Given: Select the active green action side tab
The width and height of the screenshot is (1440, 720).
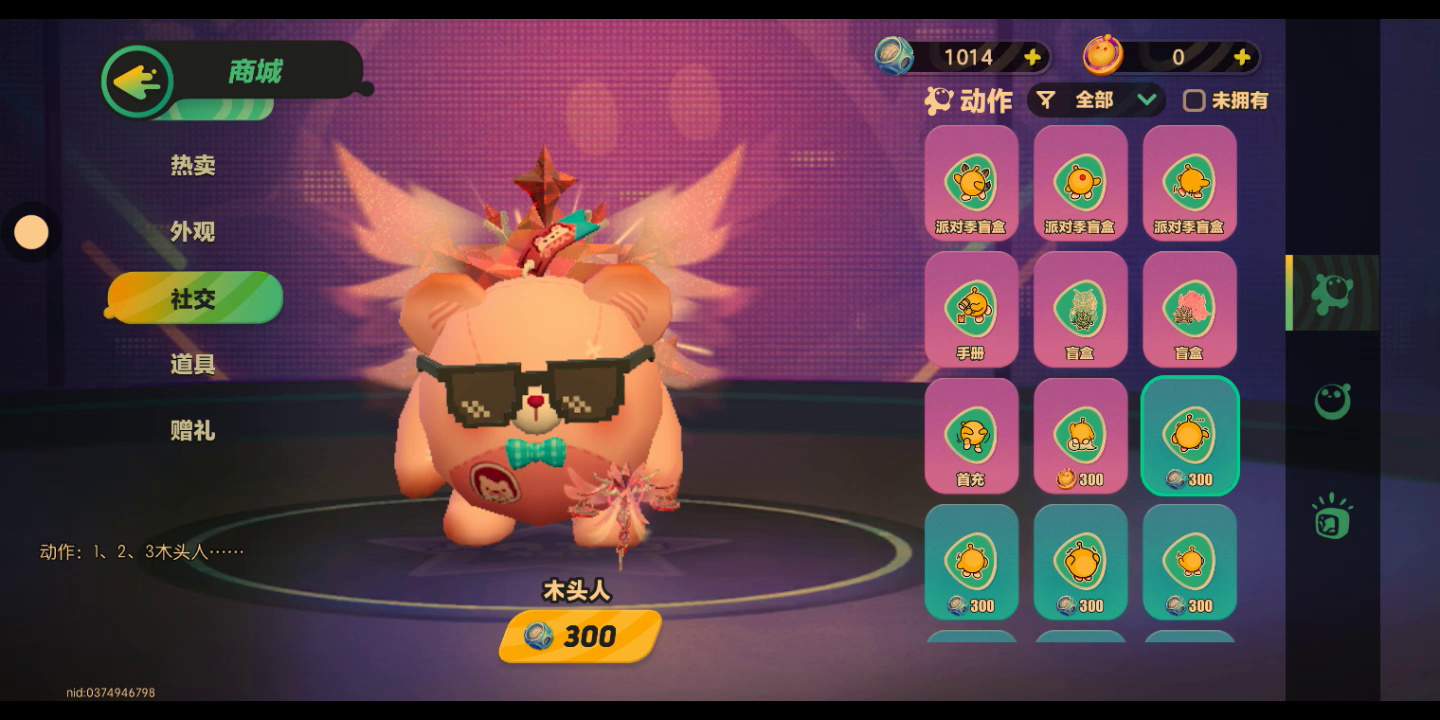Looking at the screenshot, I should point(1332,292).
